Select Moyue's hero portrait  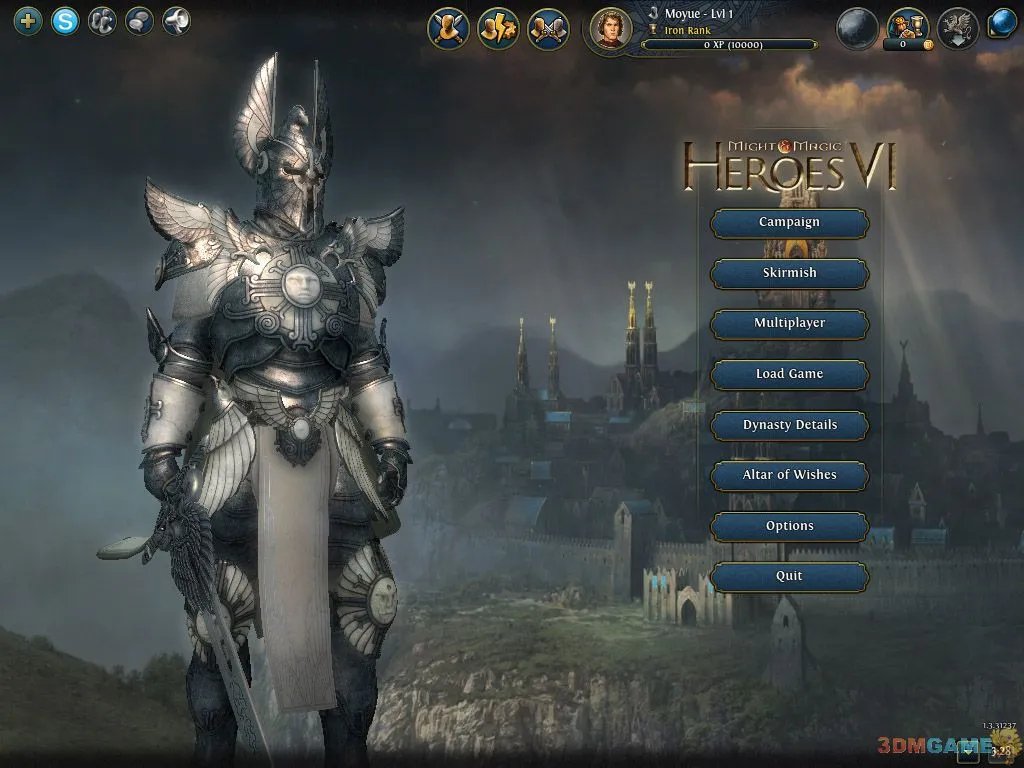pos(610,28)
